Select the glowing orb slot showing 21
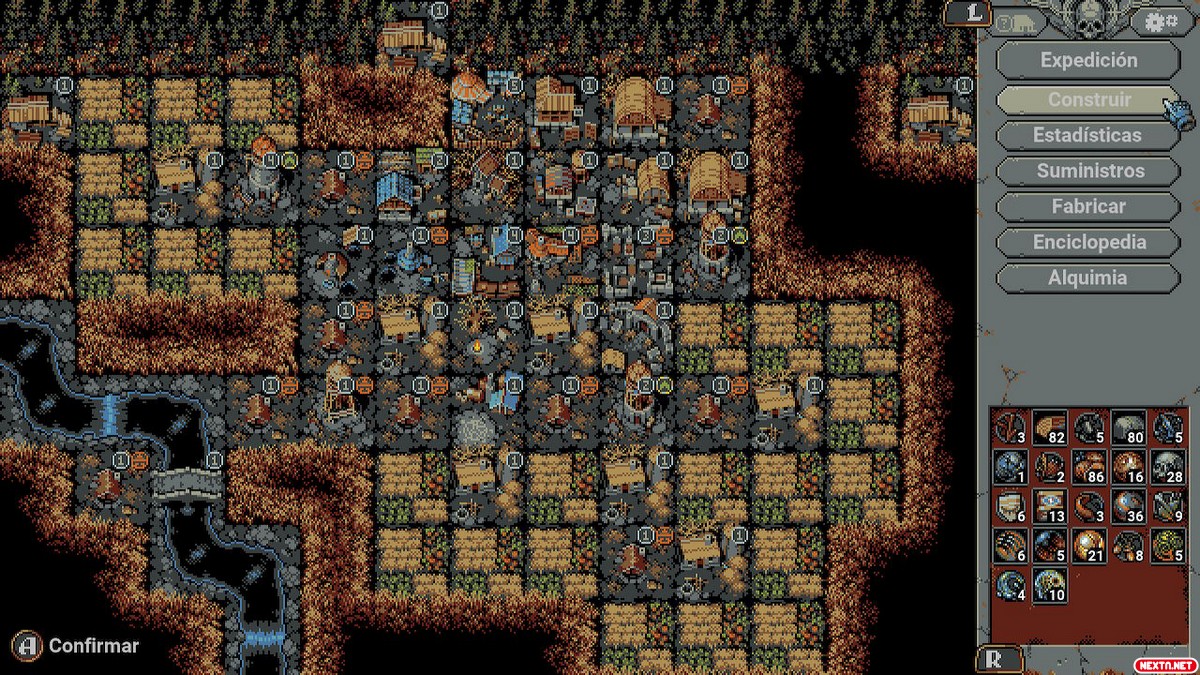 click(x=1088, y=544)
